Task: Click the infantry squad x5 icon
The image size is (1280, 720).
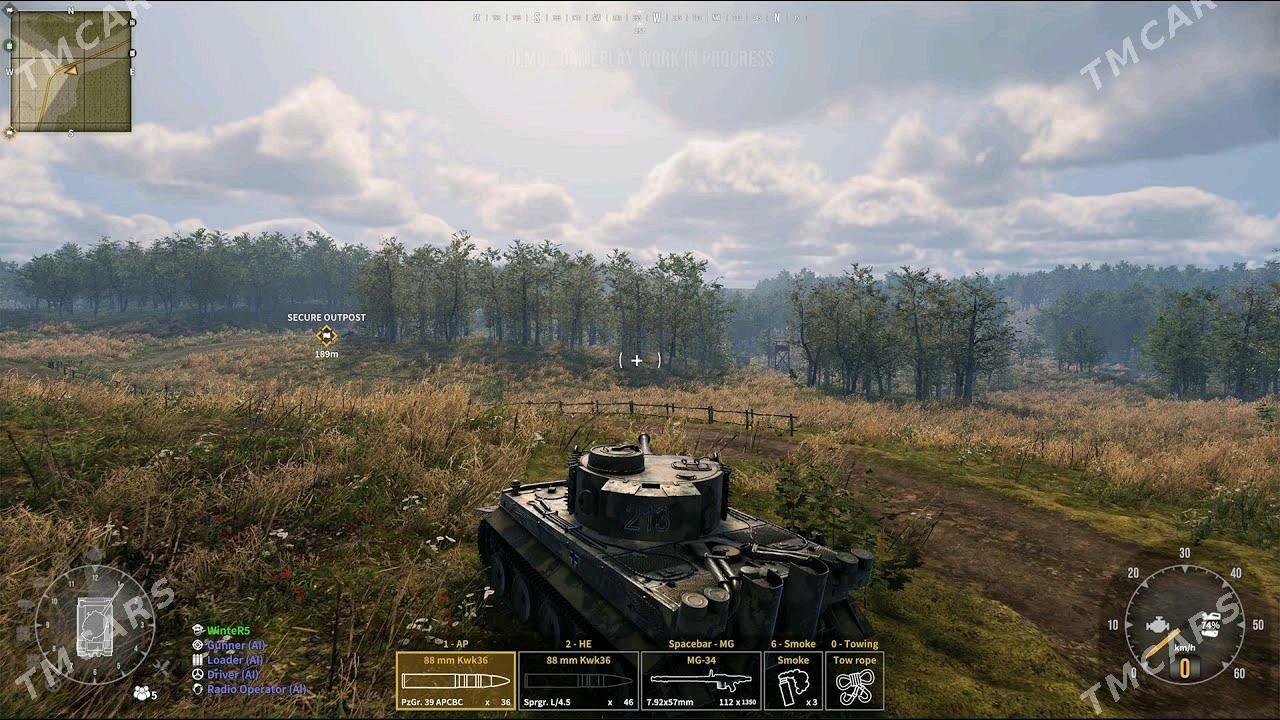Action: coord(141,692)
